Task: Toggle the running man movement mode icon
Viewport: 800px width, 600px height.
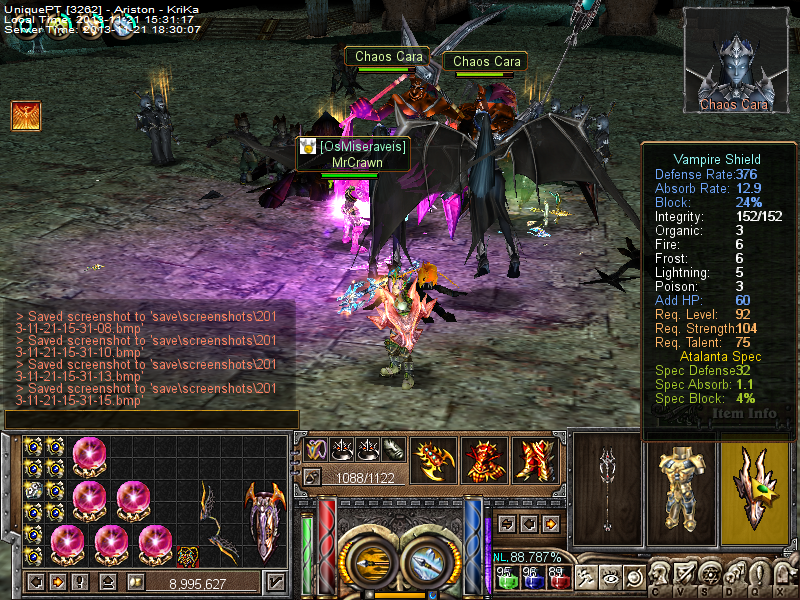Action: 584,577
